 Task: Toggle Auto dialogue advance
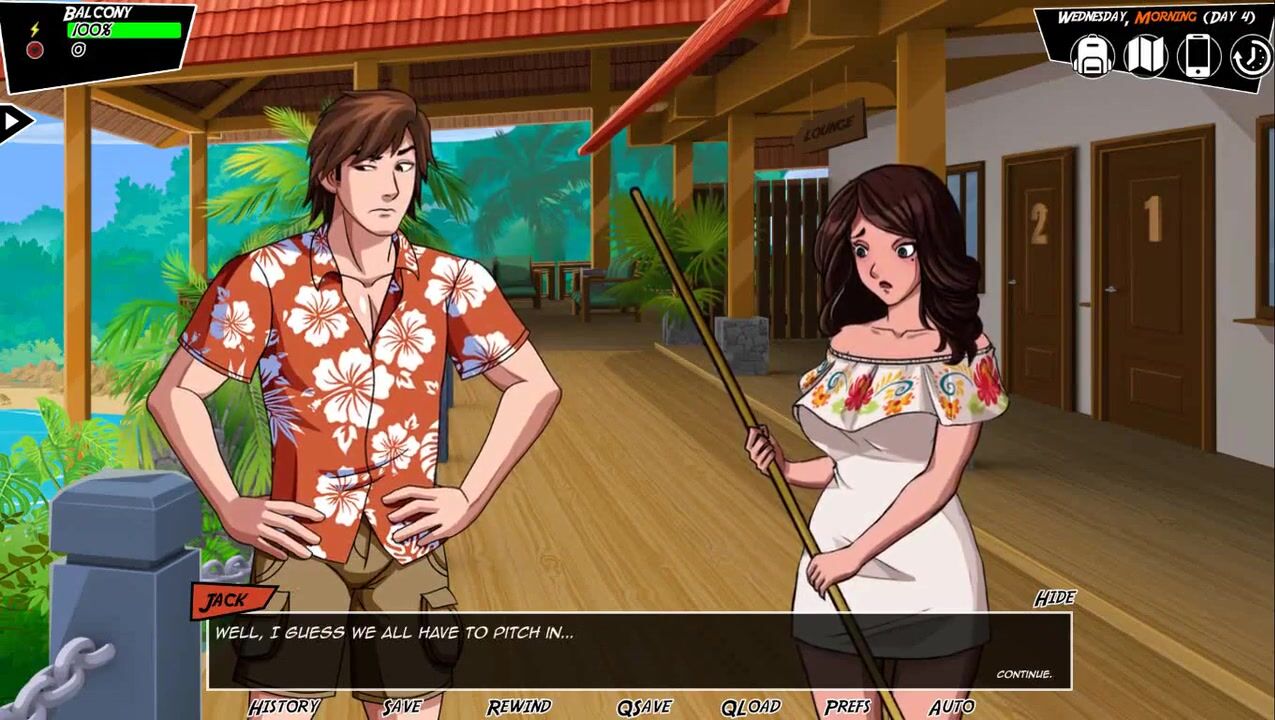pyautogui.click(x=951, y=707)
